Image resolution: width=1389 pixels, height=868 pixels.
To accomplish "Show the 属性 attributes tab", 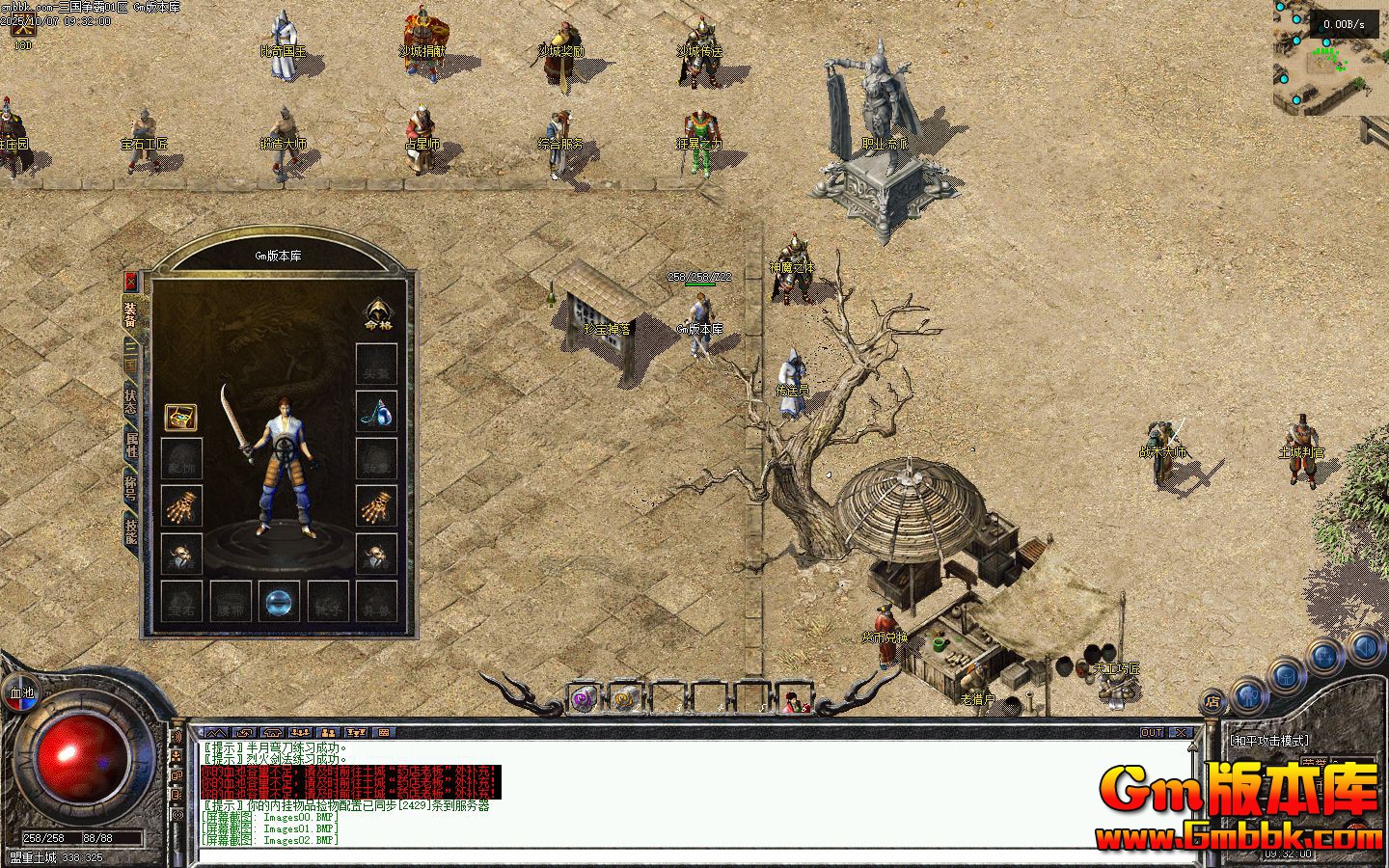I will pyautogui.click(x=130, y=445).
